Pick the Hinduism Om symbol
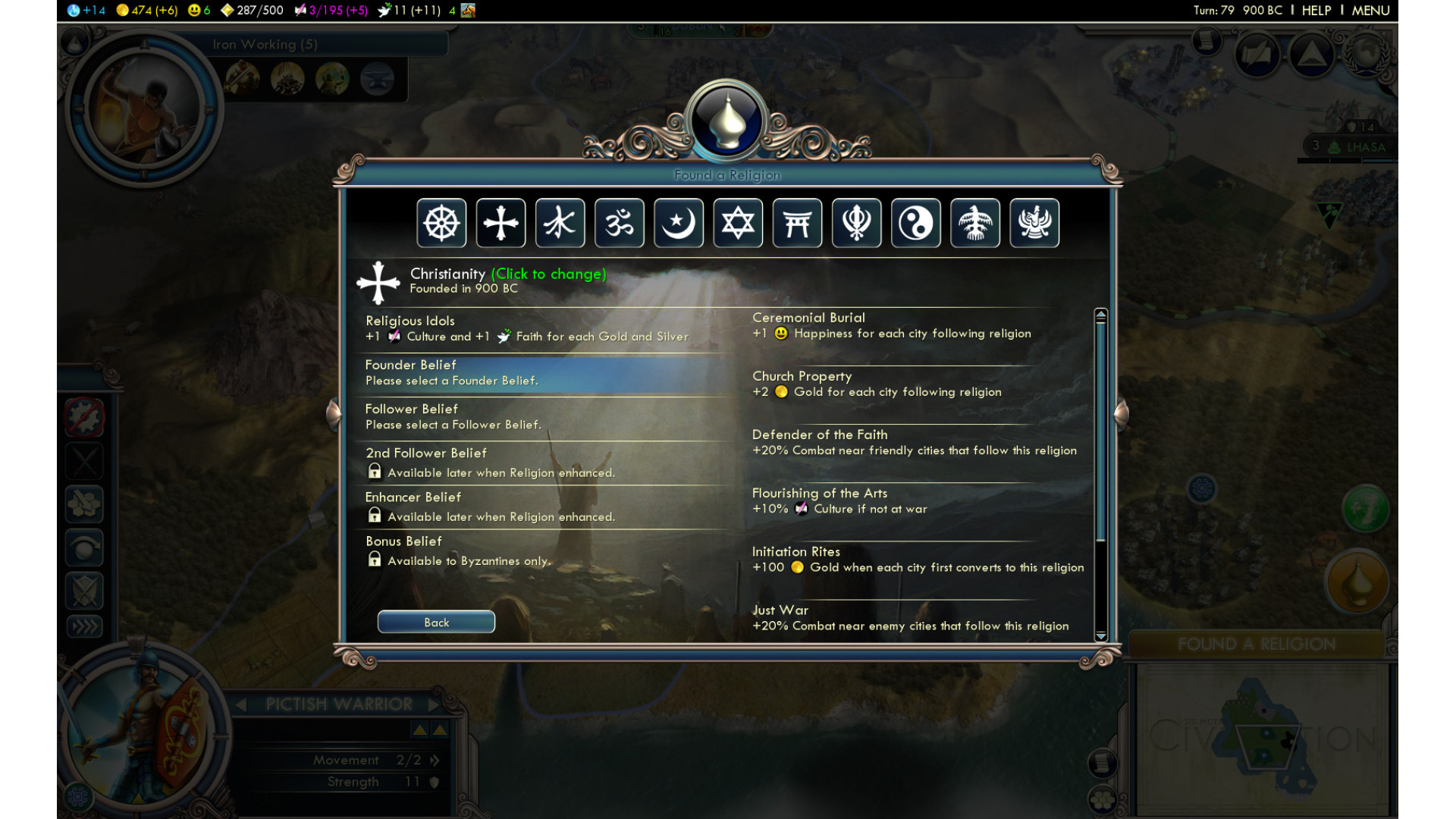Image resolution: width=1456 pixels, height=819 pixels. (620, 223)
